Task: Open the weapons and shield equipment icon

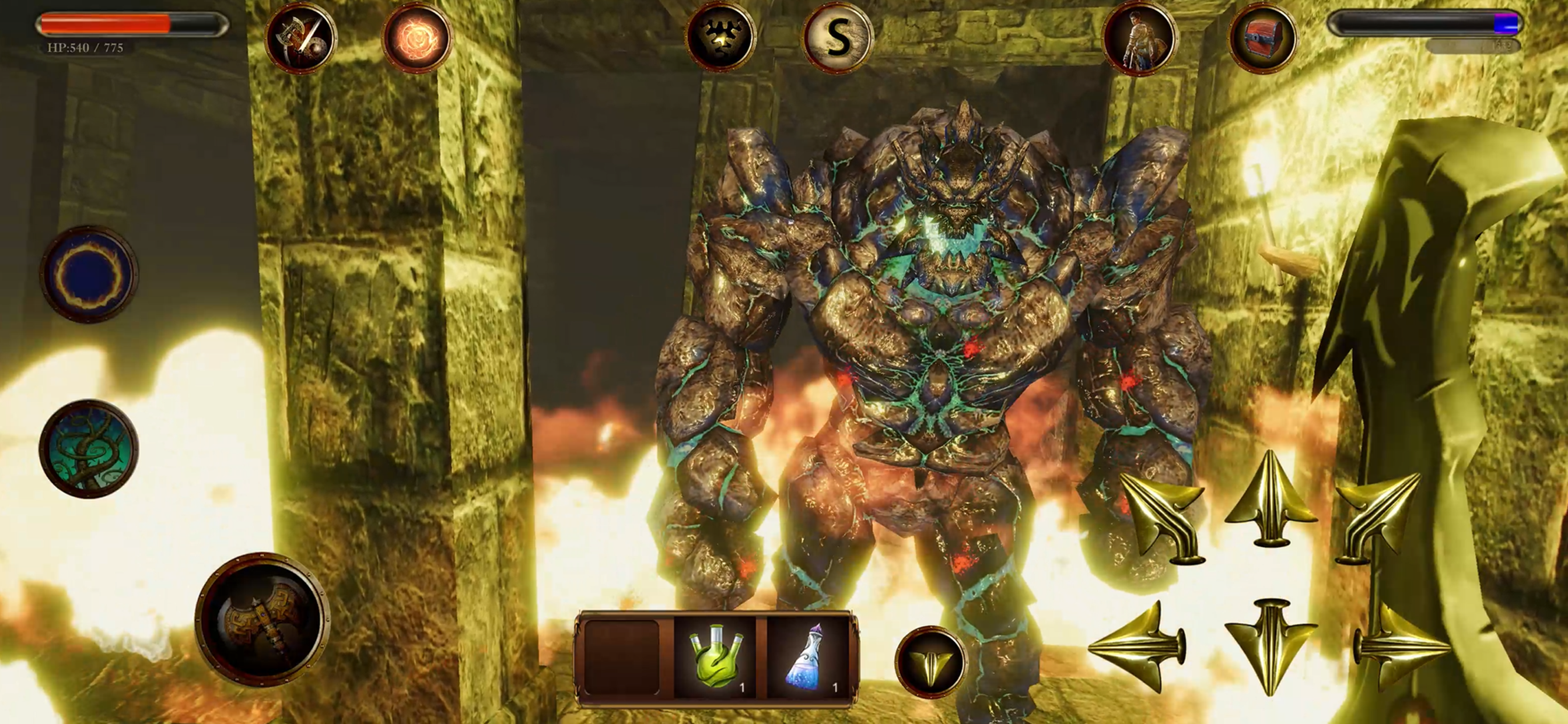Action: pyautogui.click(x=300, y=38)
